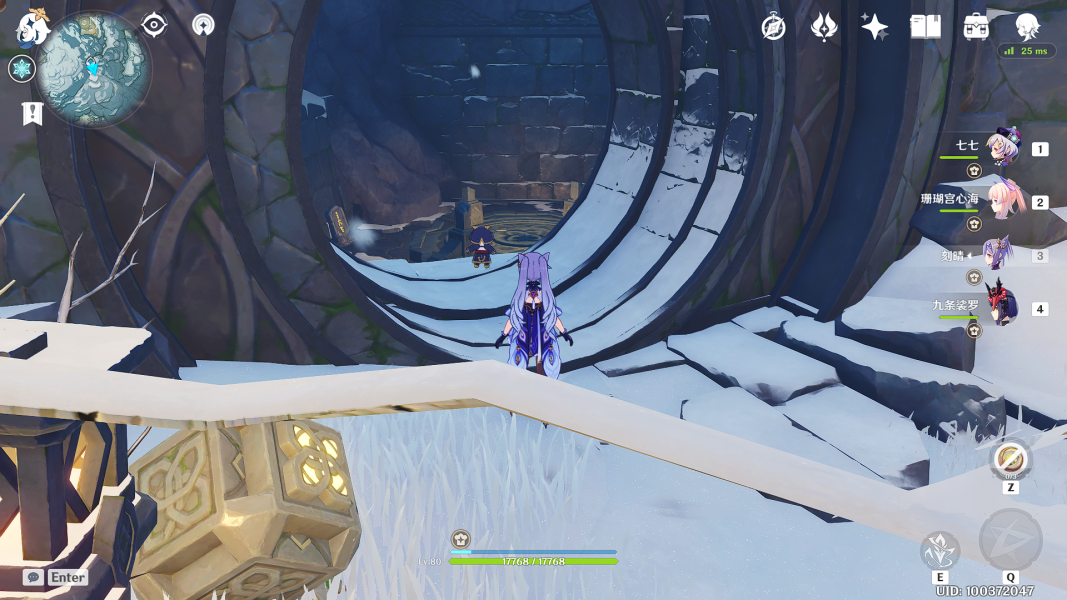Open the map from the minimap
Image resolution: width=1067 pixels, height=600 pixels.
coord(93,68)
